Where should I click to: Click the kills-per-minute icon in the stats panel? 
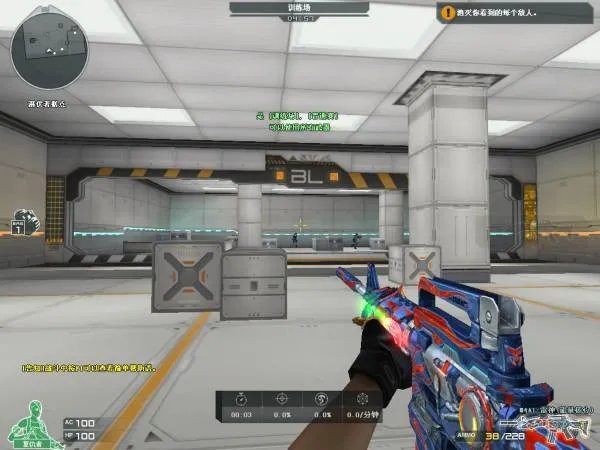click(x=361, y=399)
